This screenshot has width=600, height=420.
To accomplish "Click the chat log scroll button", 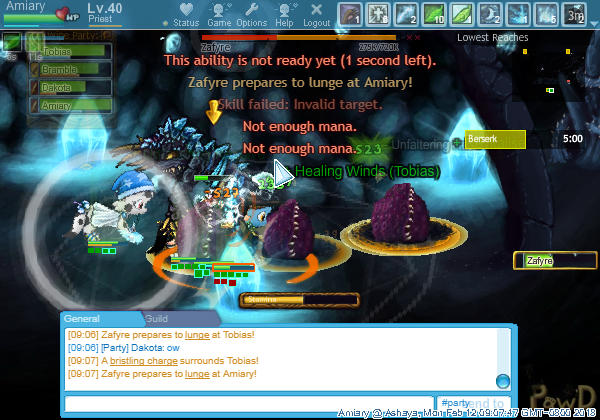I will [x=503, y=380].
